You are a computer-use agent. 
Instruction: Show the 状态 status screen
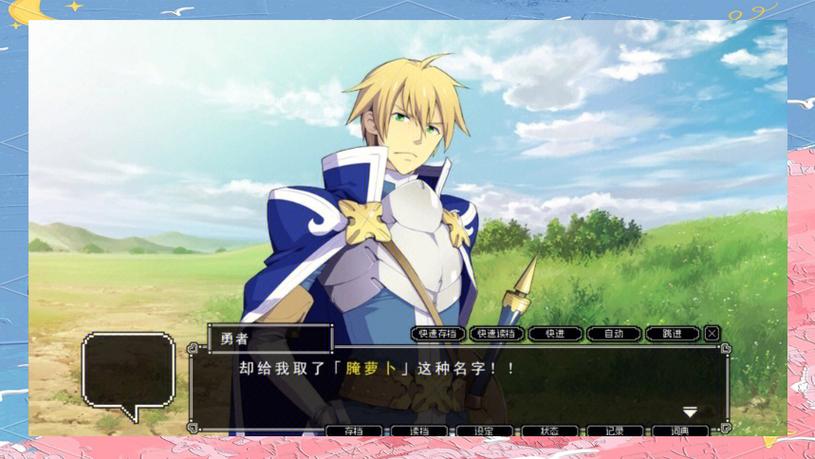coord(550,431)
